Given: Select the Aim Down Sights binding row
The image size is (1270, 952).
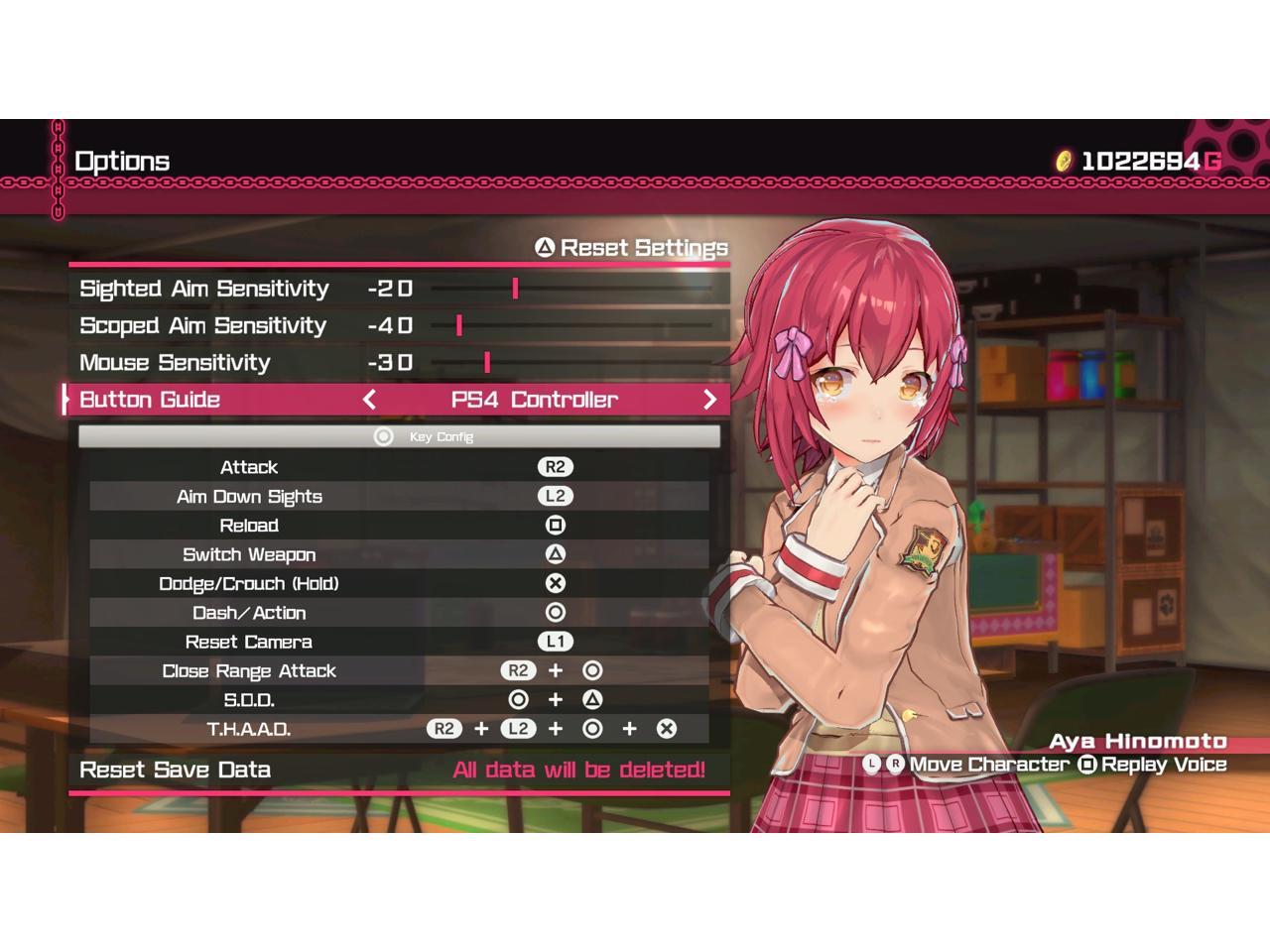Looking at the screenshot, I should 399,496.
